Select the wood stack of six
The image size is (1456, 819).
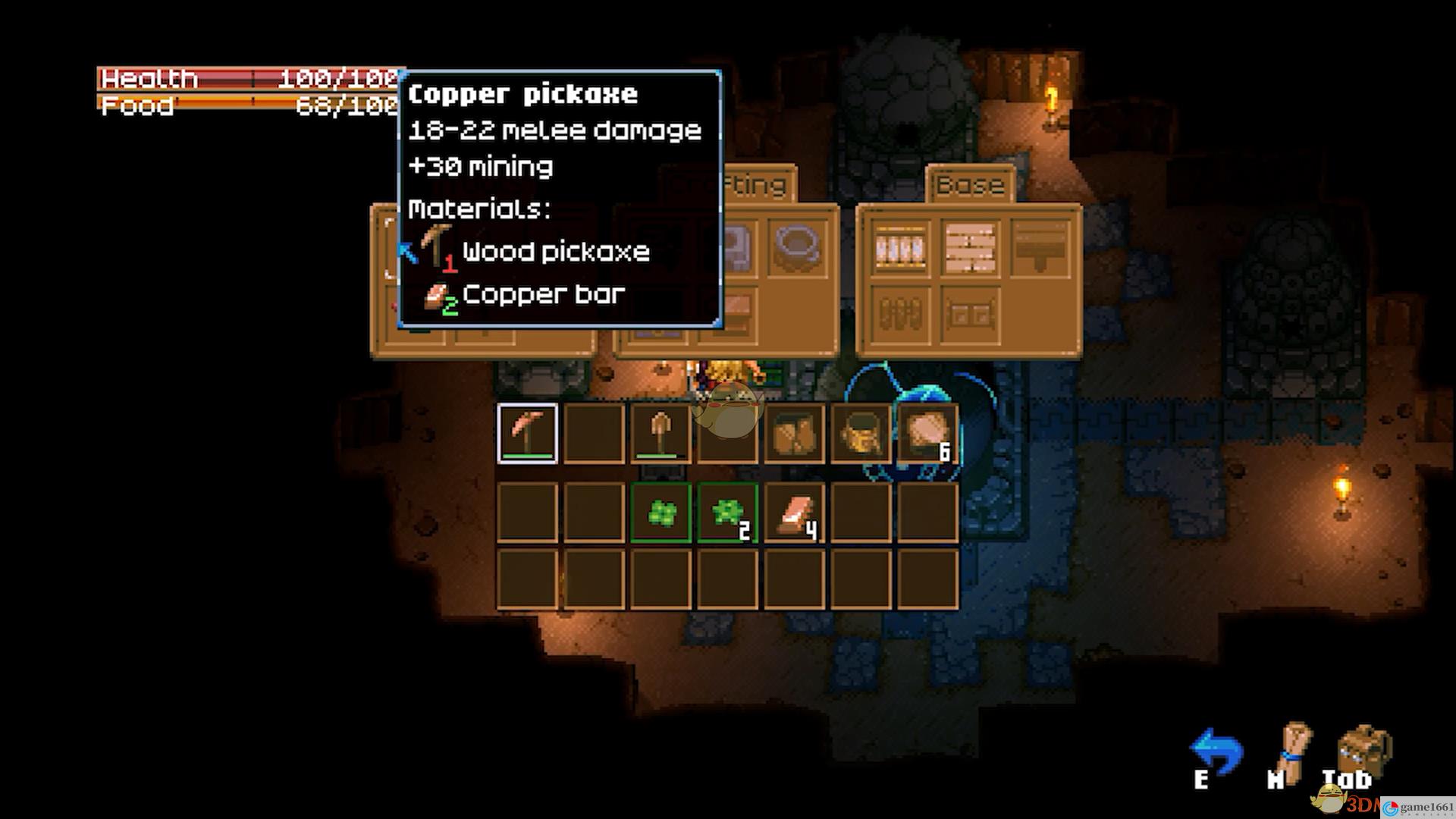tap(927, 433)
